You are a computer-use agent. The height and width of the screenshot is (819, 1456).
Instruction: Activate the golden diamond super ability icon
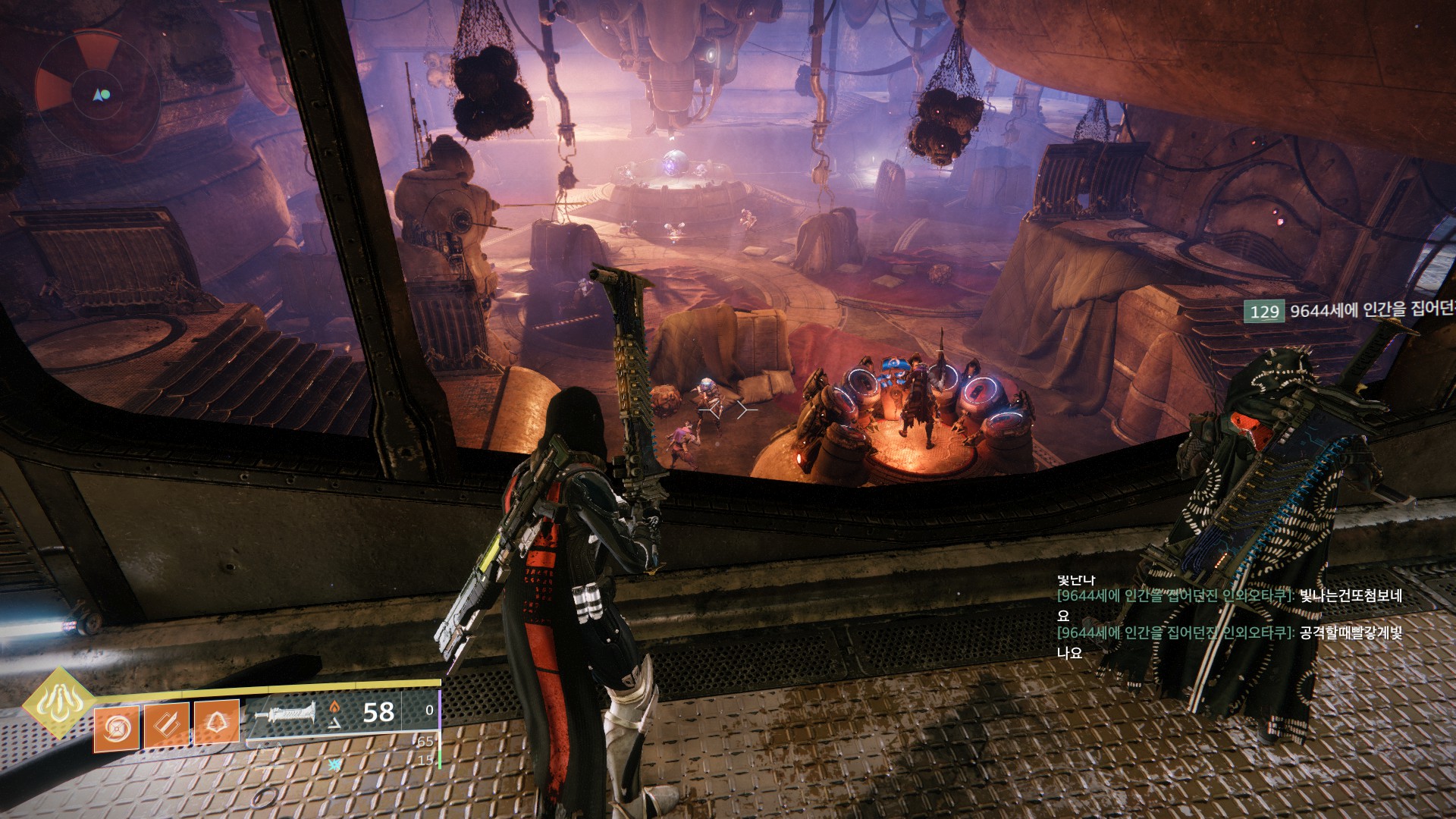click(x=58, y=702)
